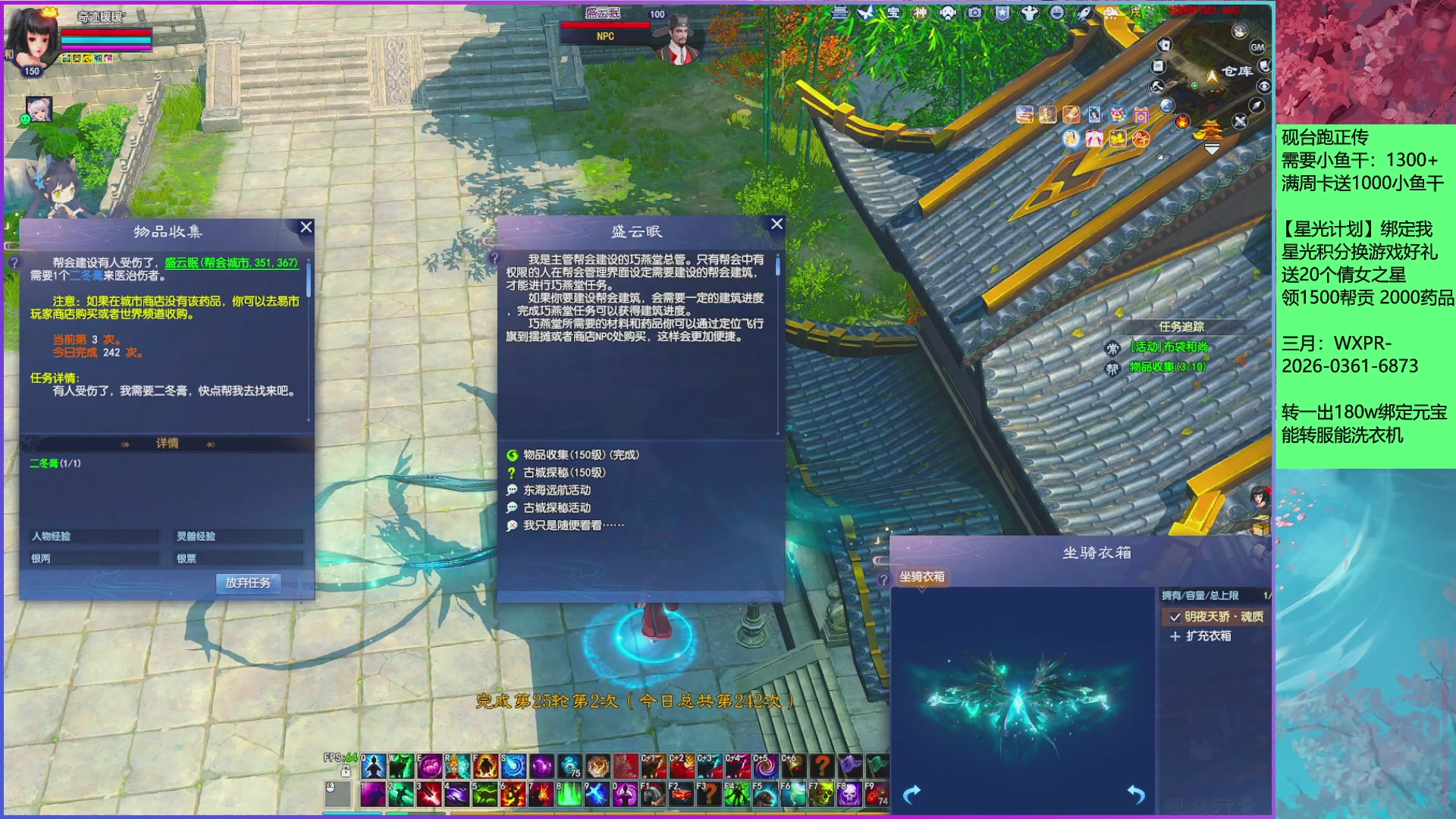1456x819 pixels.
Task: Click the 神 deity icon in top toolbar
Action: [x=921, y=13]
